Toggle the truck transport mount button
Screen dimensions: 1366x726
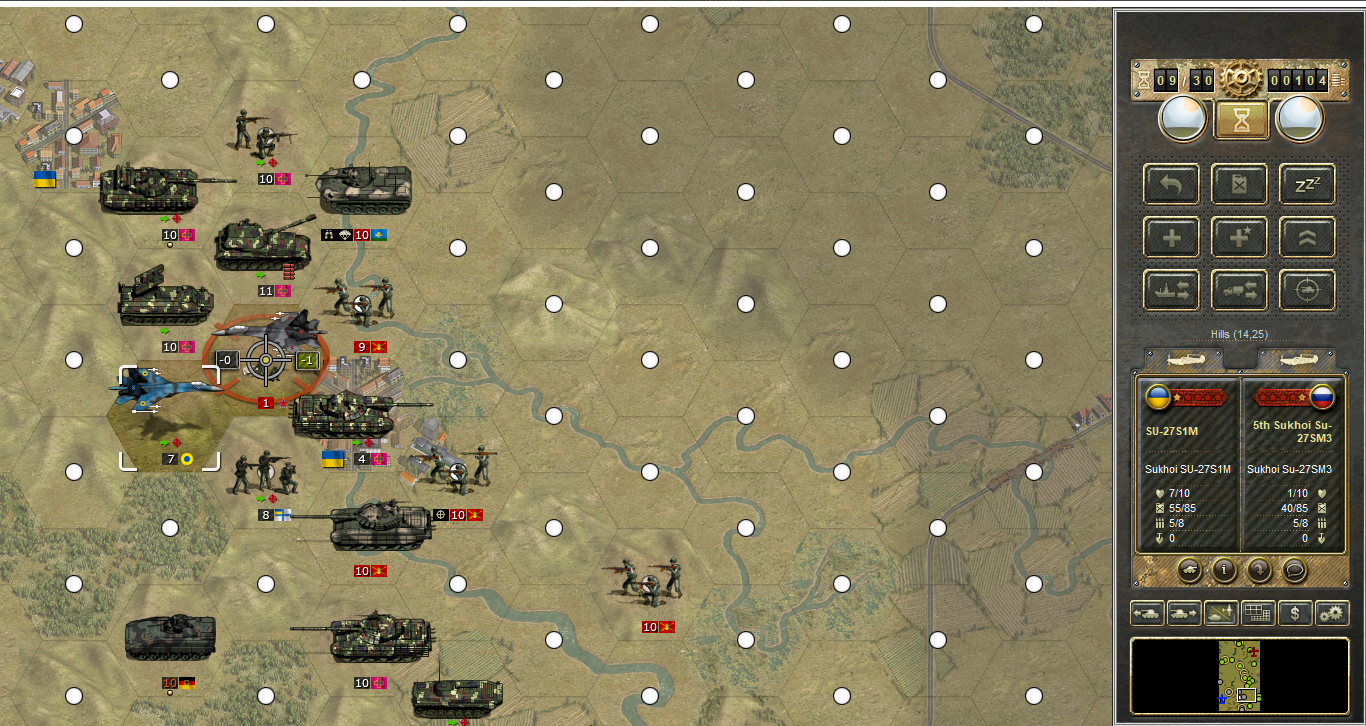(x=1239, y=290)
